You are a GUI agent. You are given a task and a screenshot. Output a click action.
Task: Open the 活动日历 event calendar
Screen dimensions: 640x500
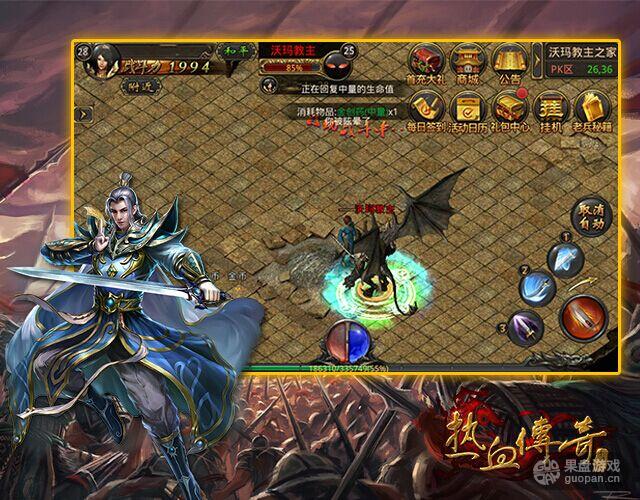coord(469,108)
